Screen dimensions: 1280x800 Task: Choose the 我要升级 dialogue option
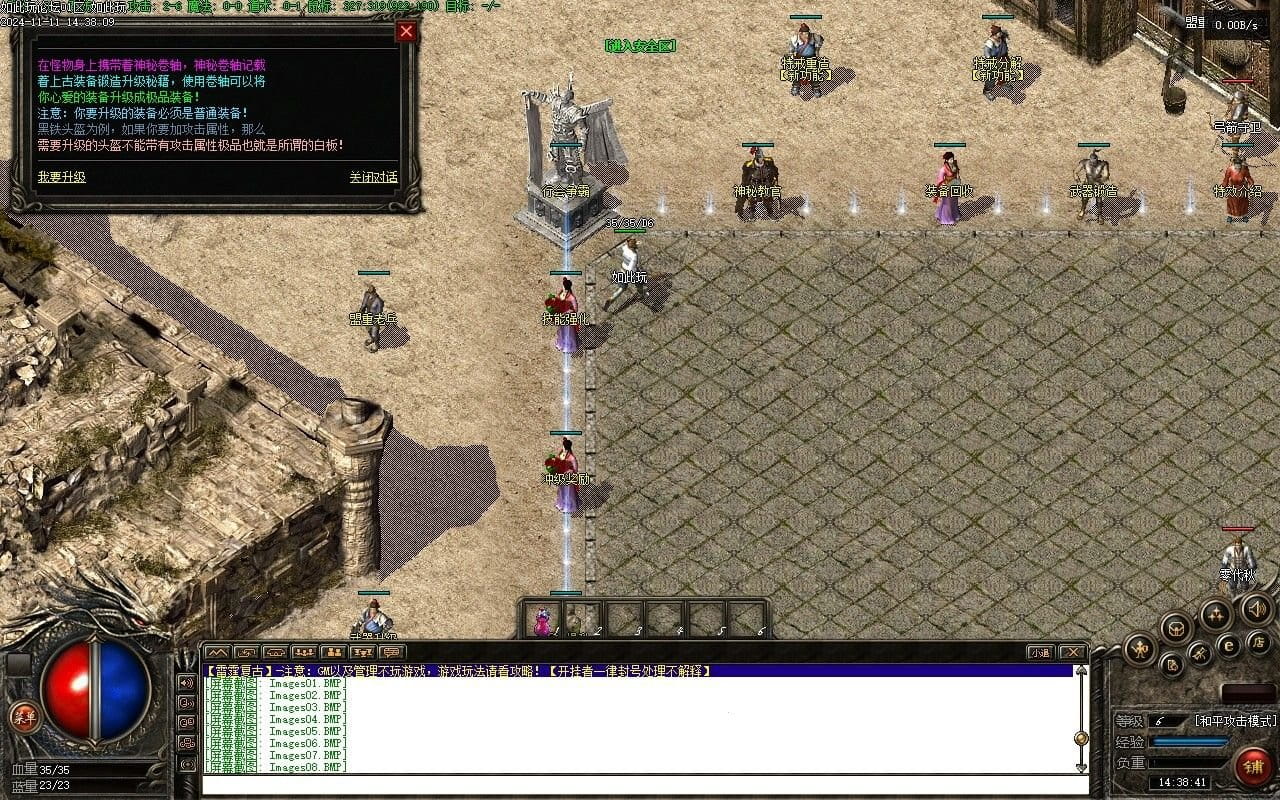(62, 177)
